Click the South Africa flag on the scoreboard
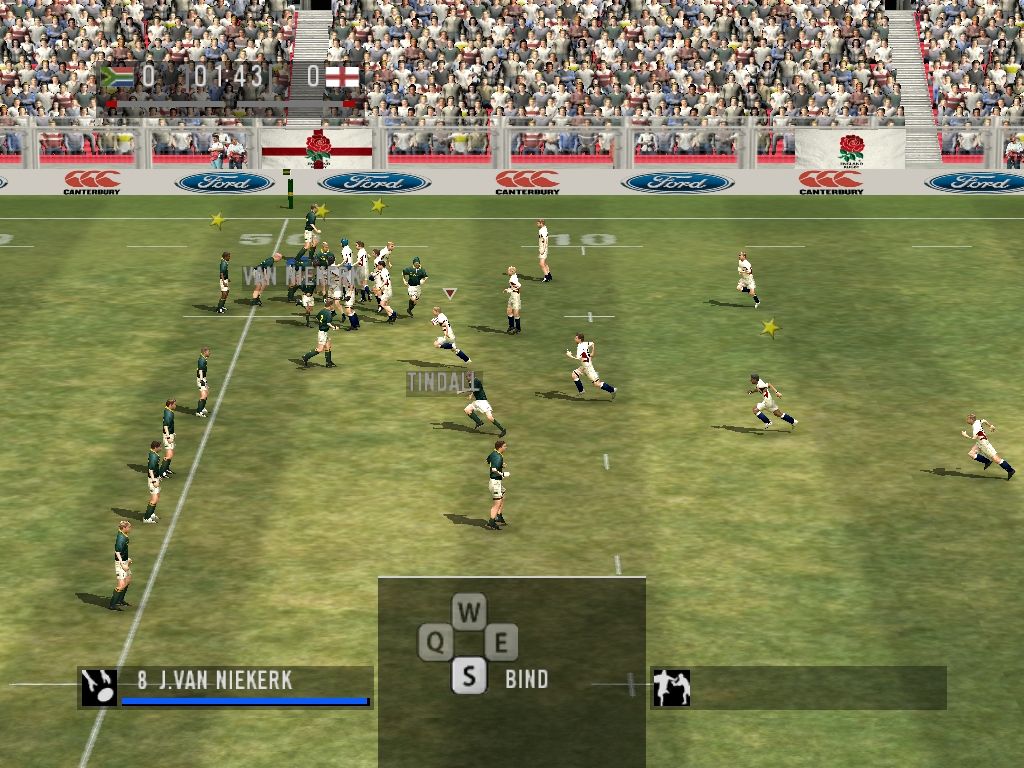The width and height of the screenshot is (1024, 768). pos(118,76)
